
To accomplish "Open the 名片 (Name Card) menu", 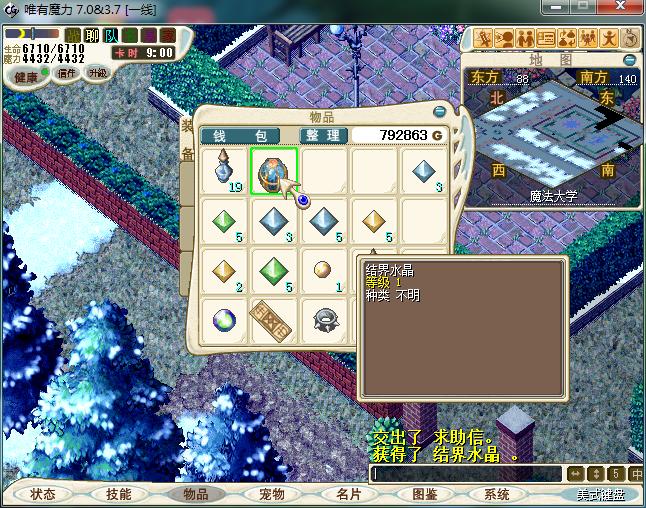I will click(x=347, y=494).
